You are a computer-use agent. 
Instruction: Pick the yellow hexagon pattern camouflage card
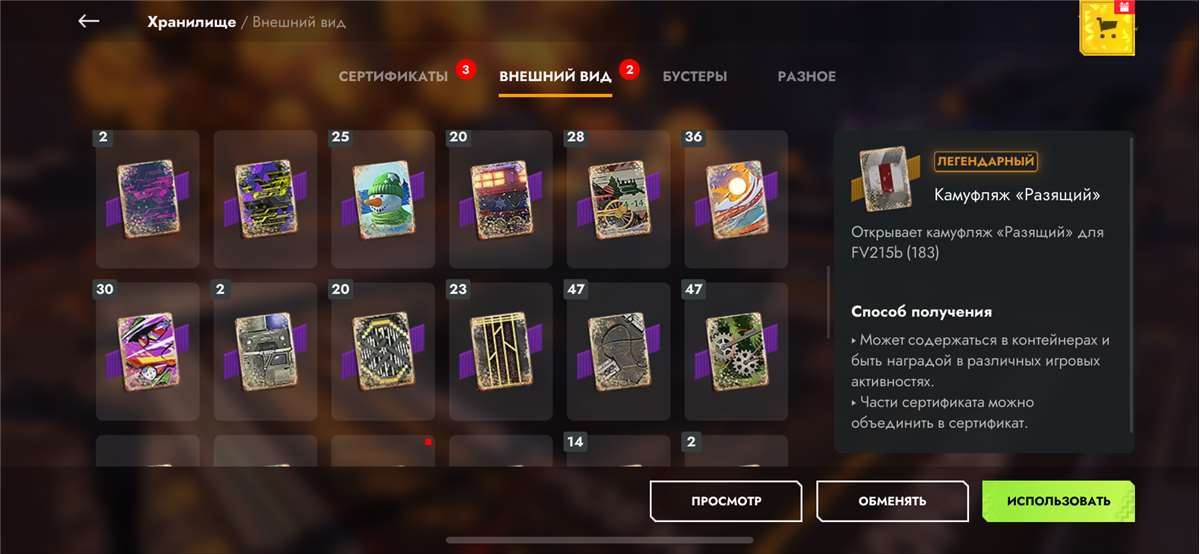coord(383,351)
